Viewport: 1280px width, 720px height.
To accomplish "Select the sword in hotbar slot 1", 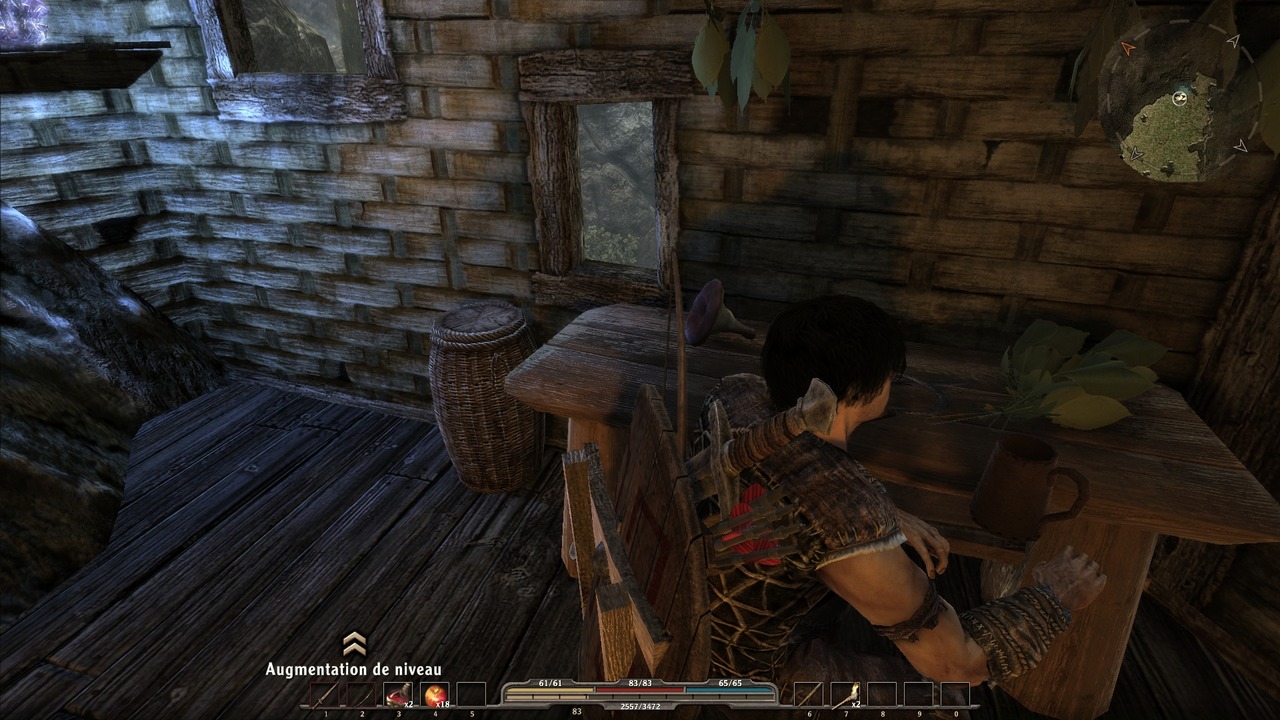I will [325, 695].
